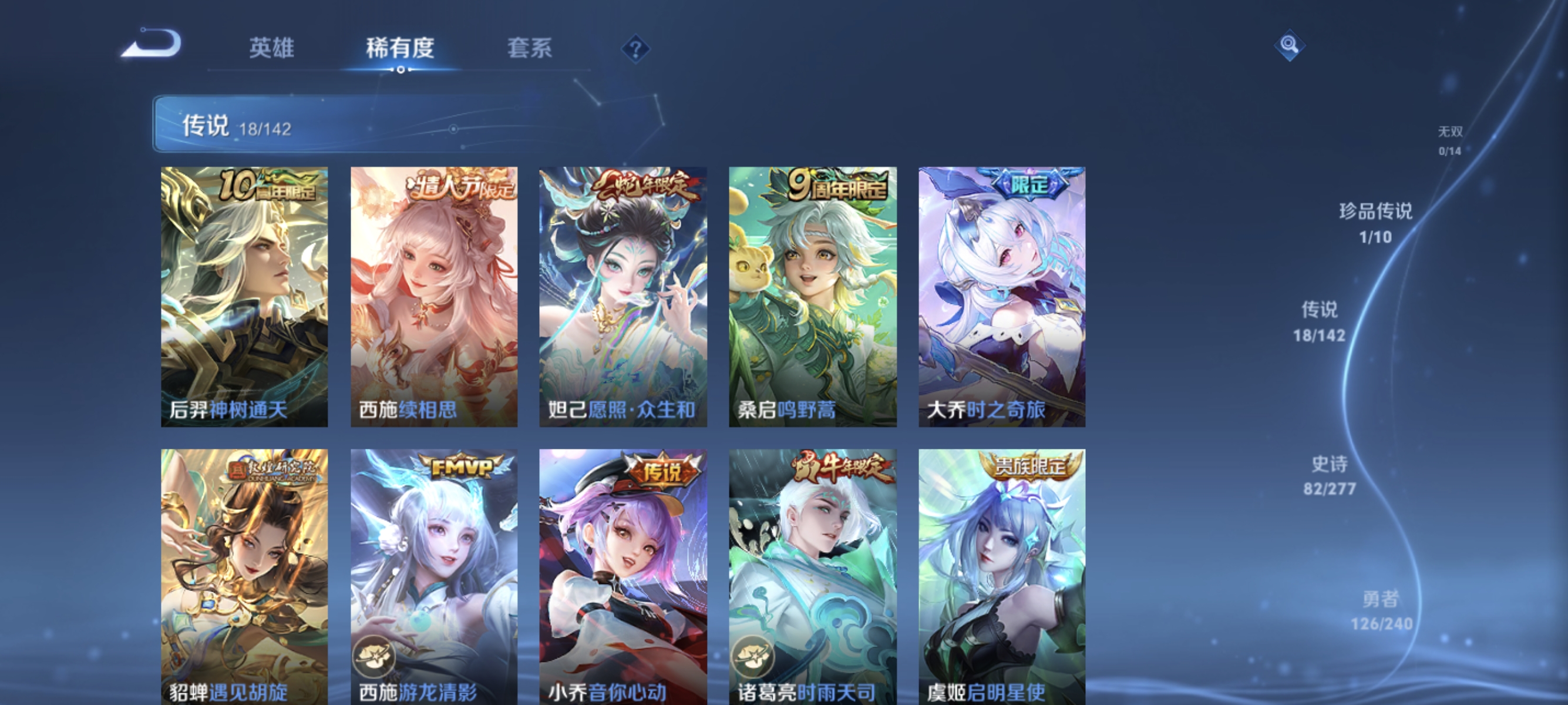Jump to the 无双 rarity section

1452,140
